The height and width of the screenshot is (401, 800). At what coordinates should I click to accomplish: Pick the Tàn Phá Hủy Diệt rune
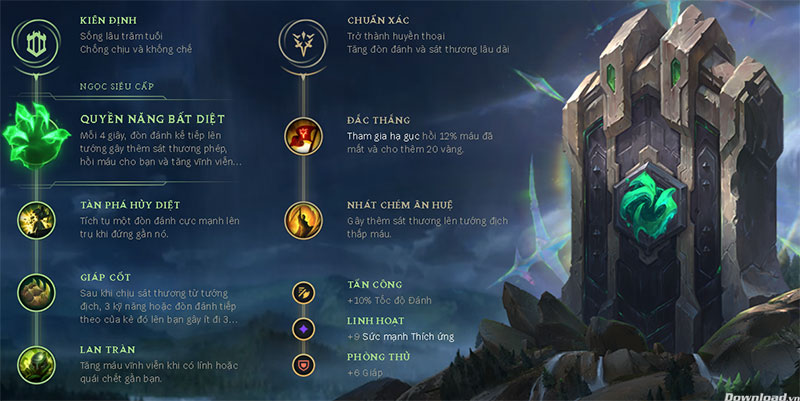[x=36, y=215]
